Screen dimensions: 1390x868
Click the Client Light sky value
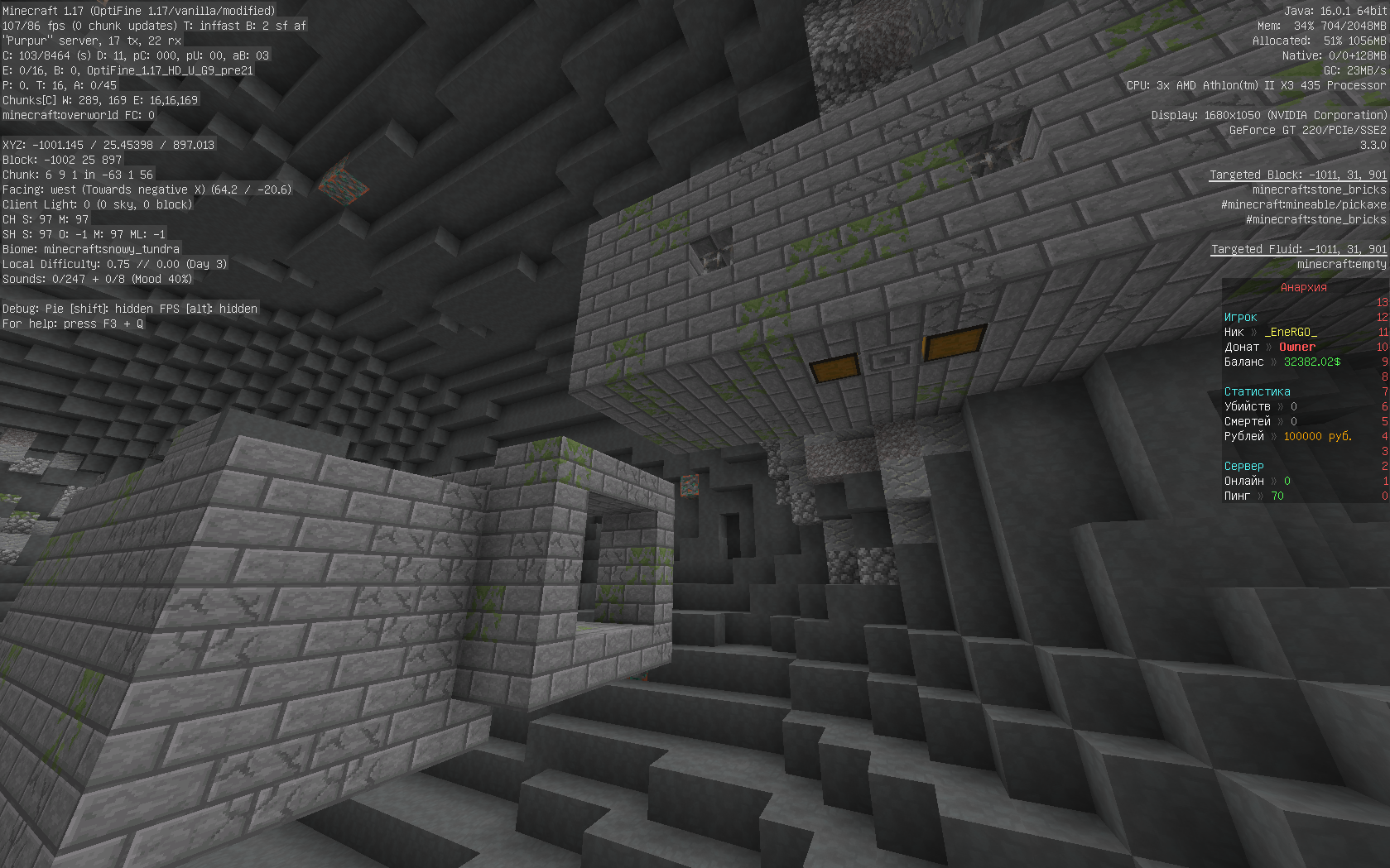pos(95,204)
